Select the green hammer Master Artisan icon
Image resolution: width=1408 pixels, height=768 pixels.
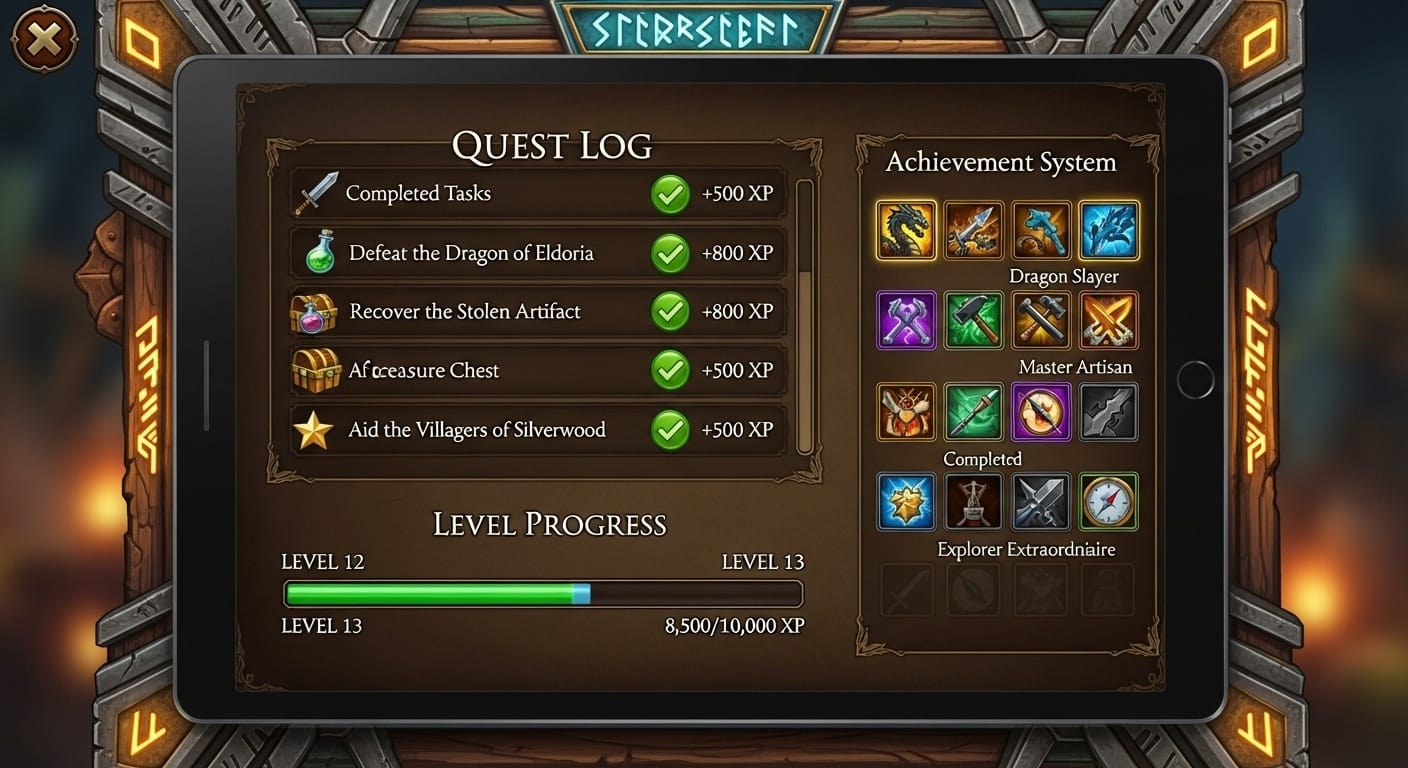click(x=973, y=321)
